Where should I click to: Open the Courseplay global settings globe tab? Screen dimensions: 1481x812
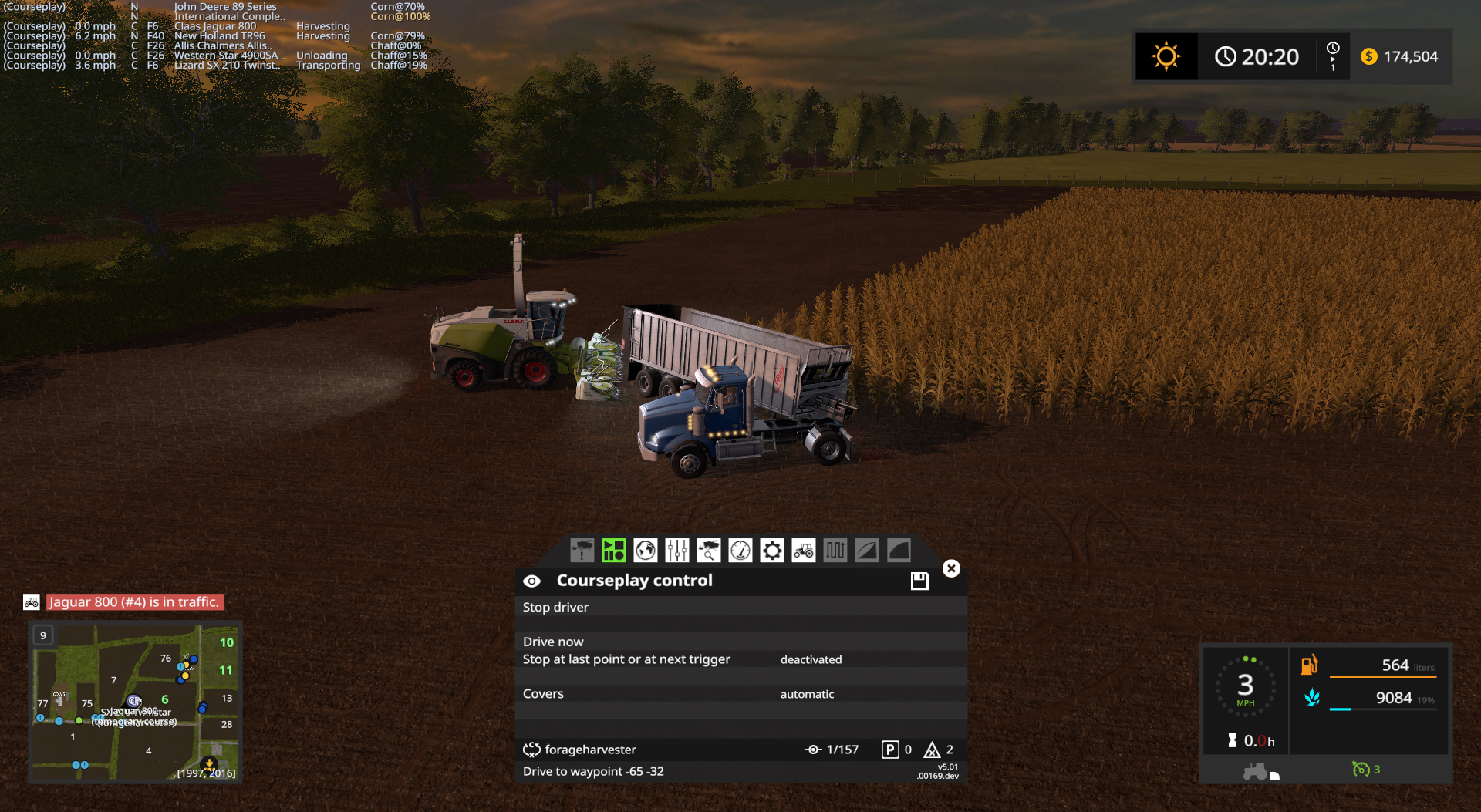tap(645, 551)
